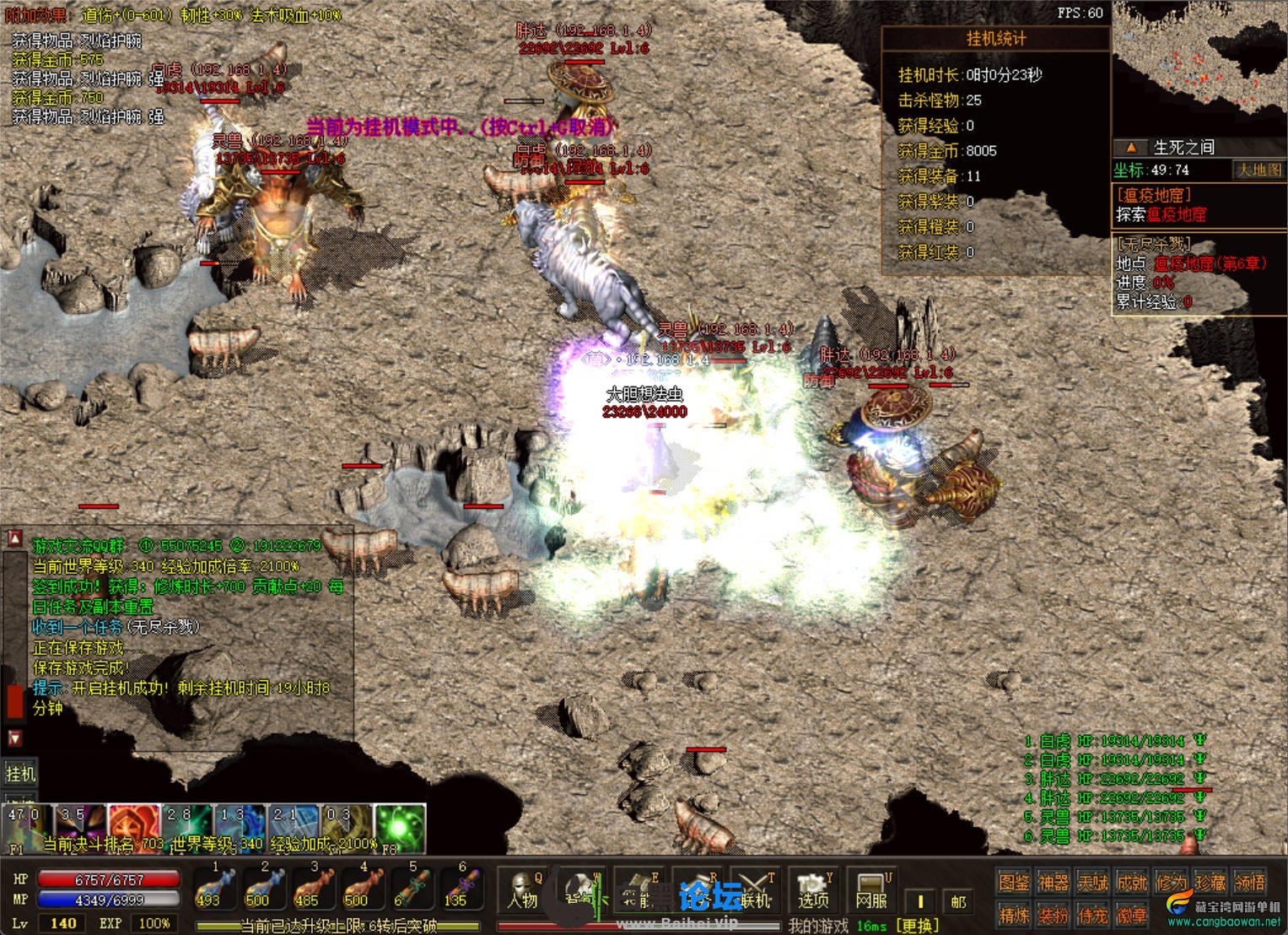Open the 邮 mail button
This screenshot has width=1288, height=935.
958,901
